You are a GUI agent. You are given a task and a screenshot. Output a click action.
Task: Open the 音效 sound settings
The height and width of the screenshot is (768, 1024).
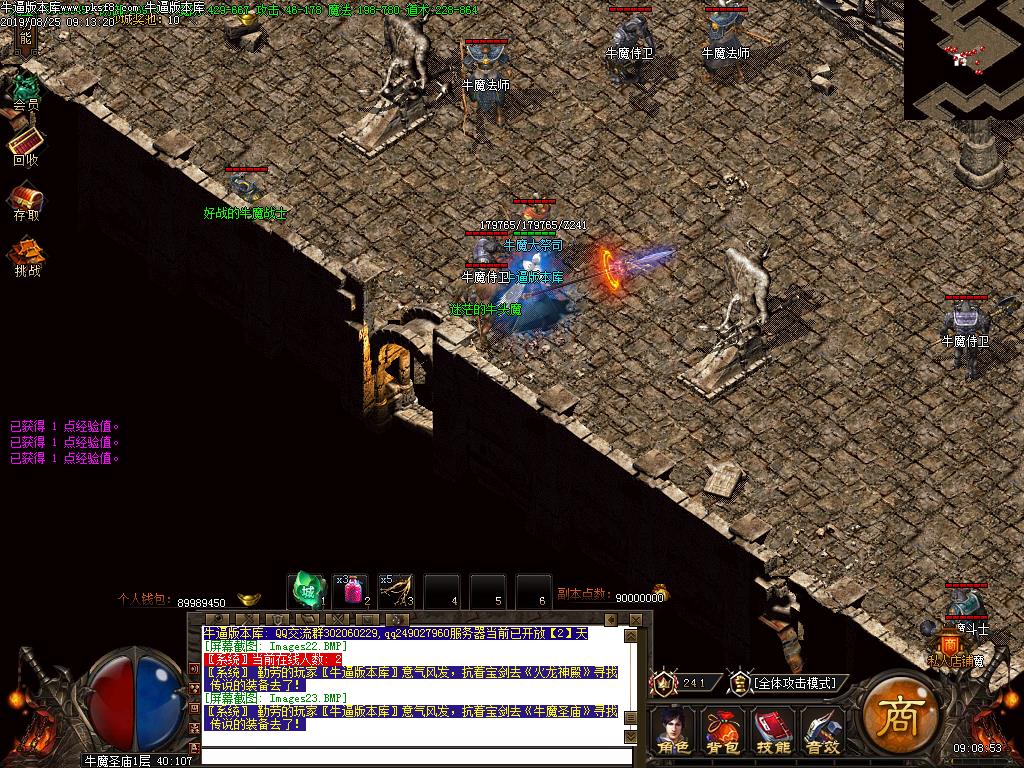pos(822,730)
